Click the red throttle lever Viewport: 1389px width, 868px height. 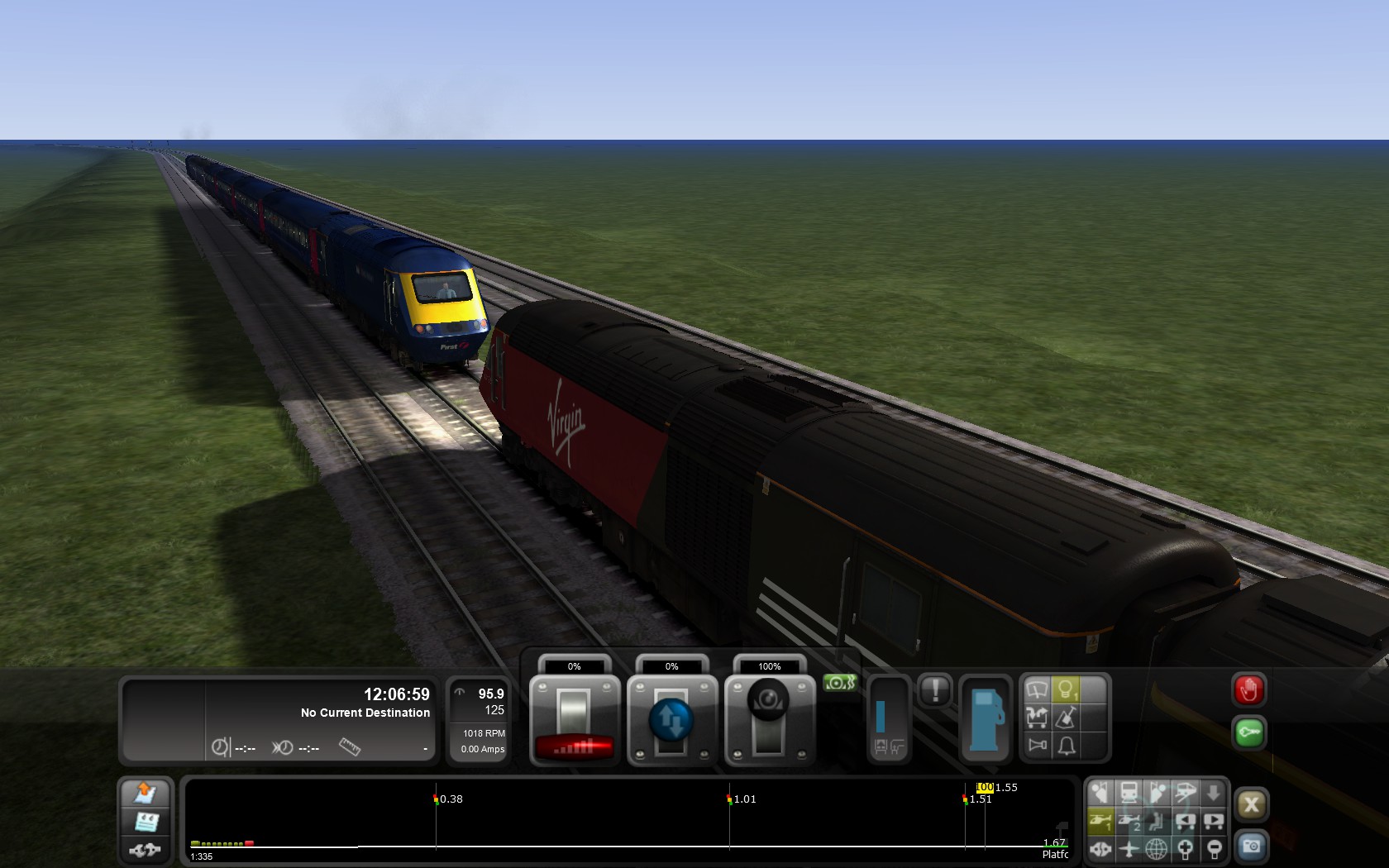tap(574, 721)
